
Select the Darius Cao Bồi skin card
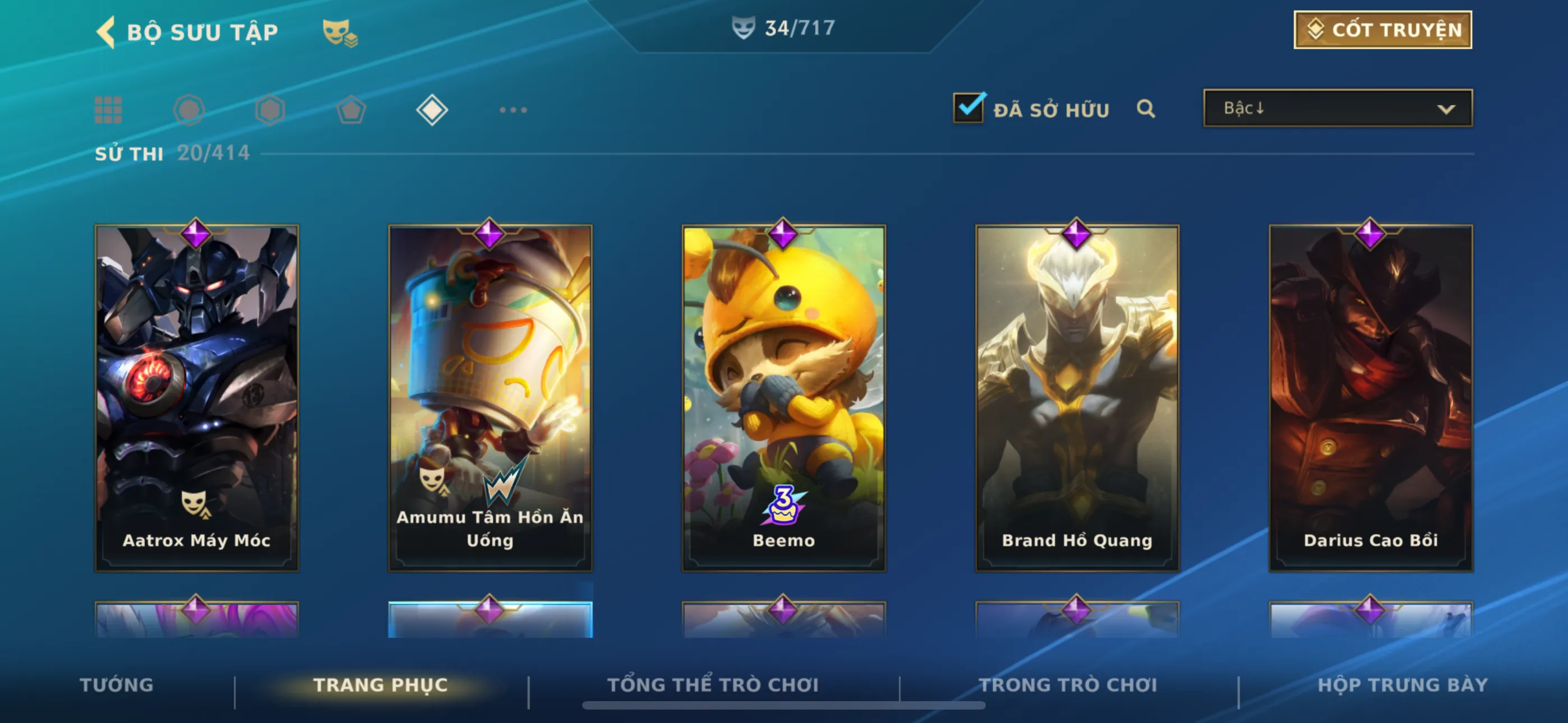pyautogui.click(x=1370, y=398)
